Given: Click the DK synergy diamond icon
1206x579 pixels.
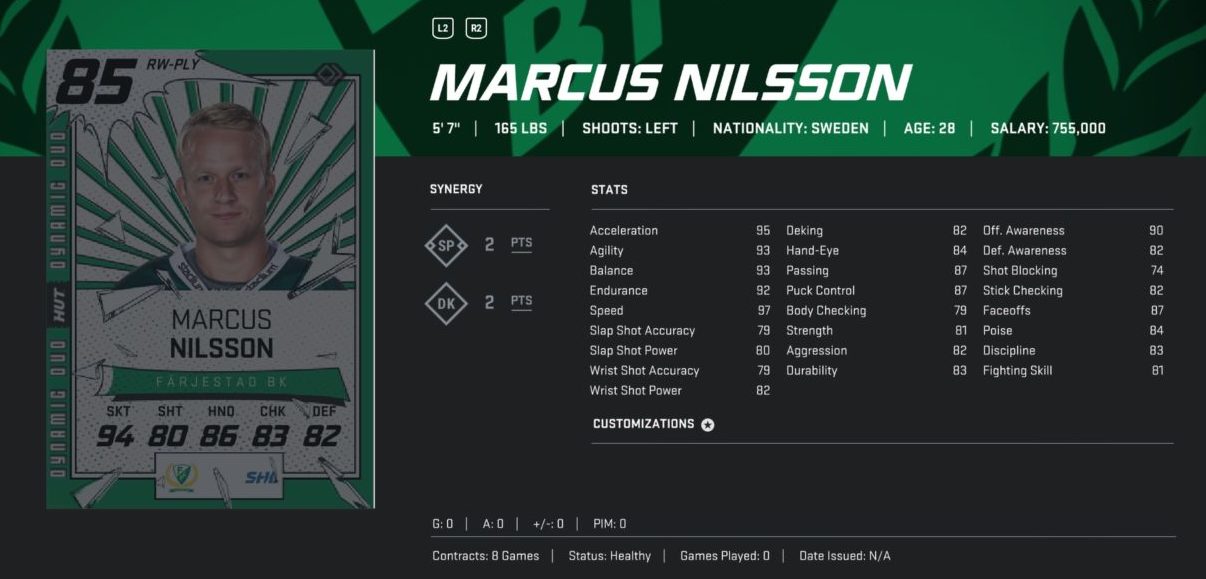Looking at the screenshot, I should tap(446, 303).
